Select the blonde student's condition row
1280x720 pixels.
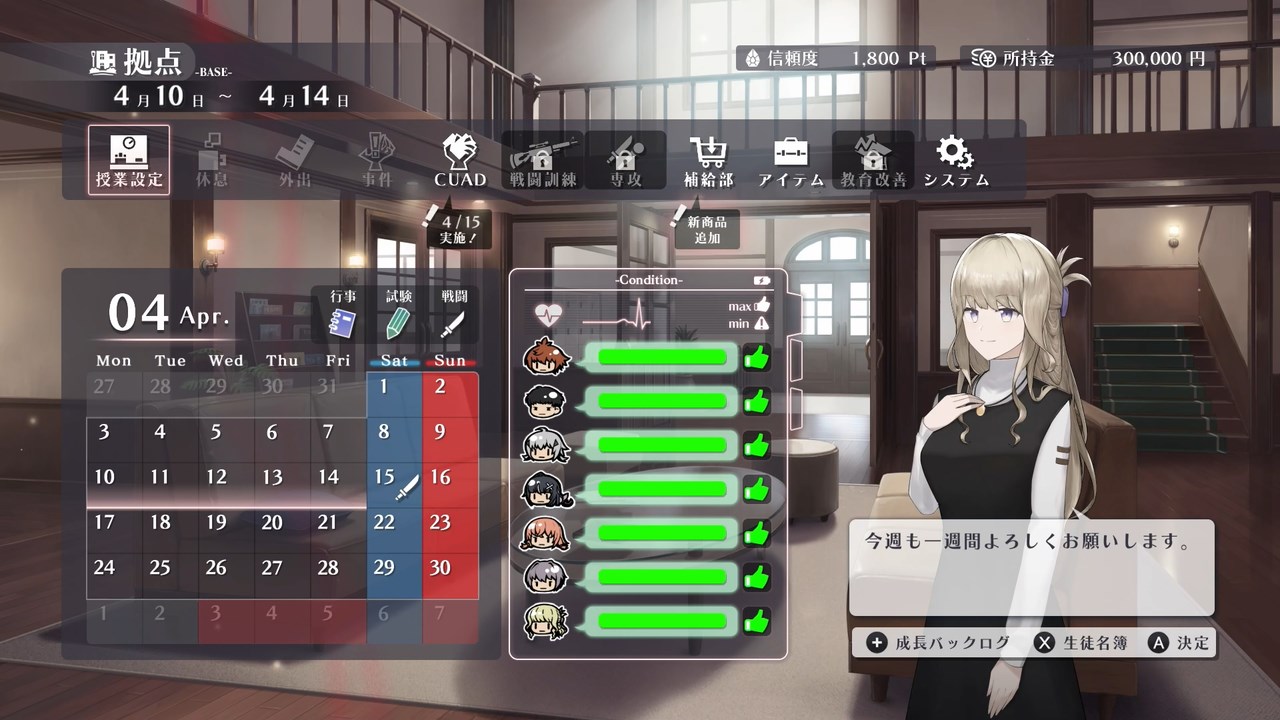[645, 620]
